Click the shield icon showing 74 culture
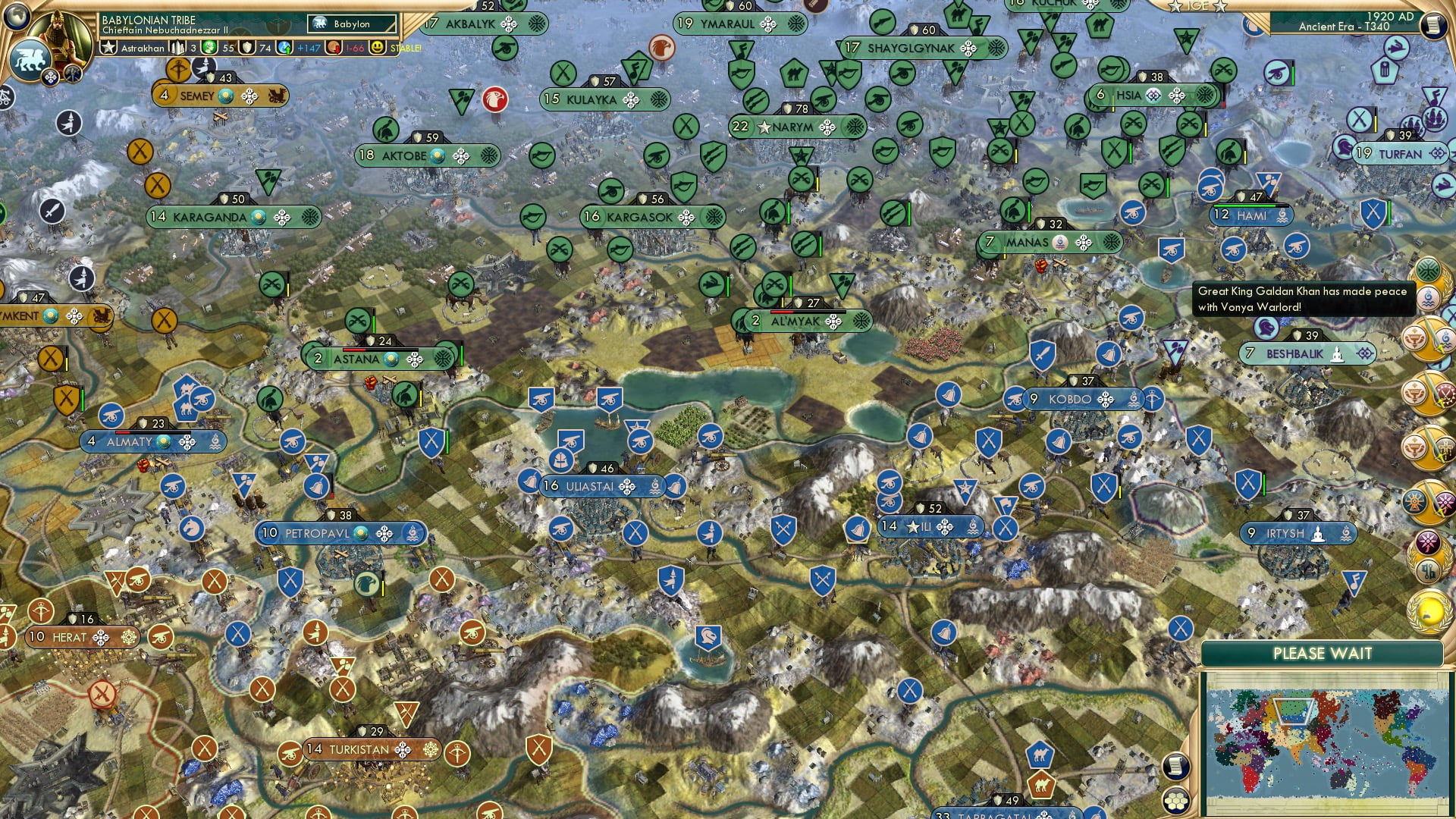Image resolution: width=1456 pixels, height=819 pixels. point(246,48)
